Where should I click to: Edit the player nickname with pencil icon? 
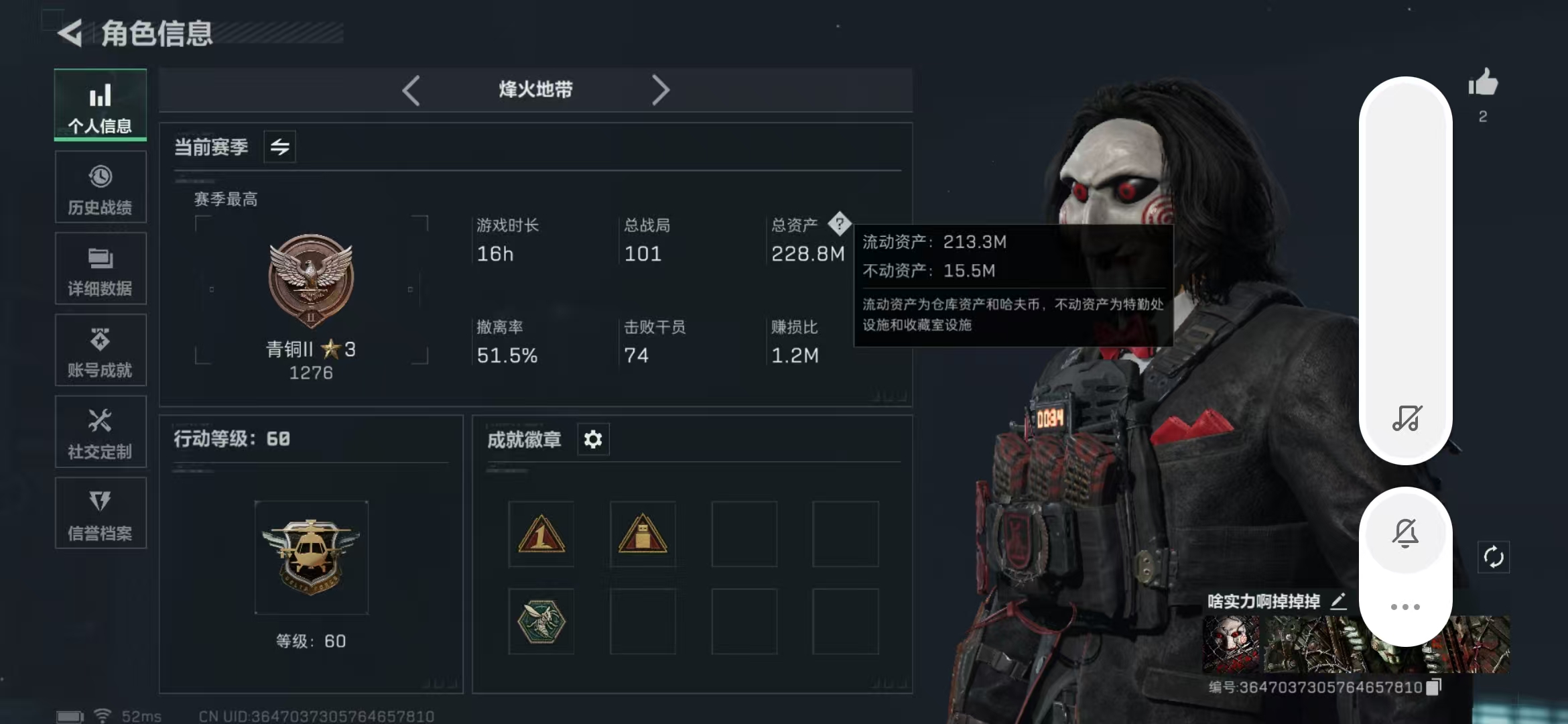click(x=1338, y=601)
